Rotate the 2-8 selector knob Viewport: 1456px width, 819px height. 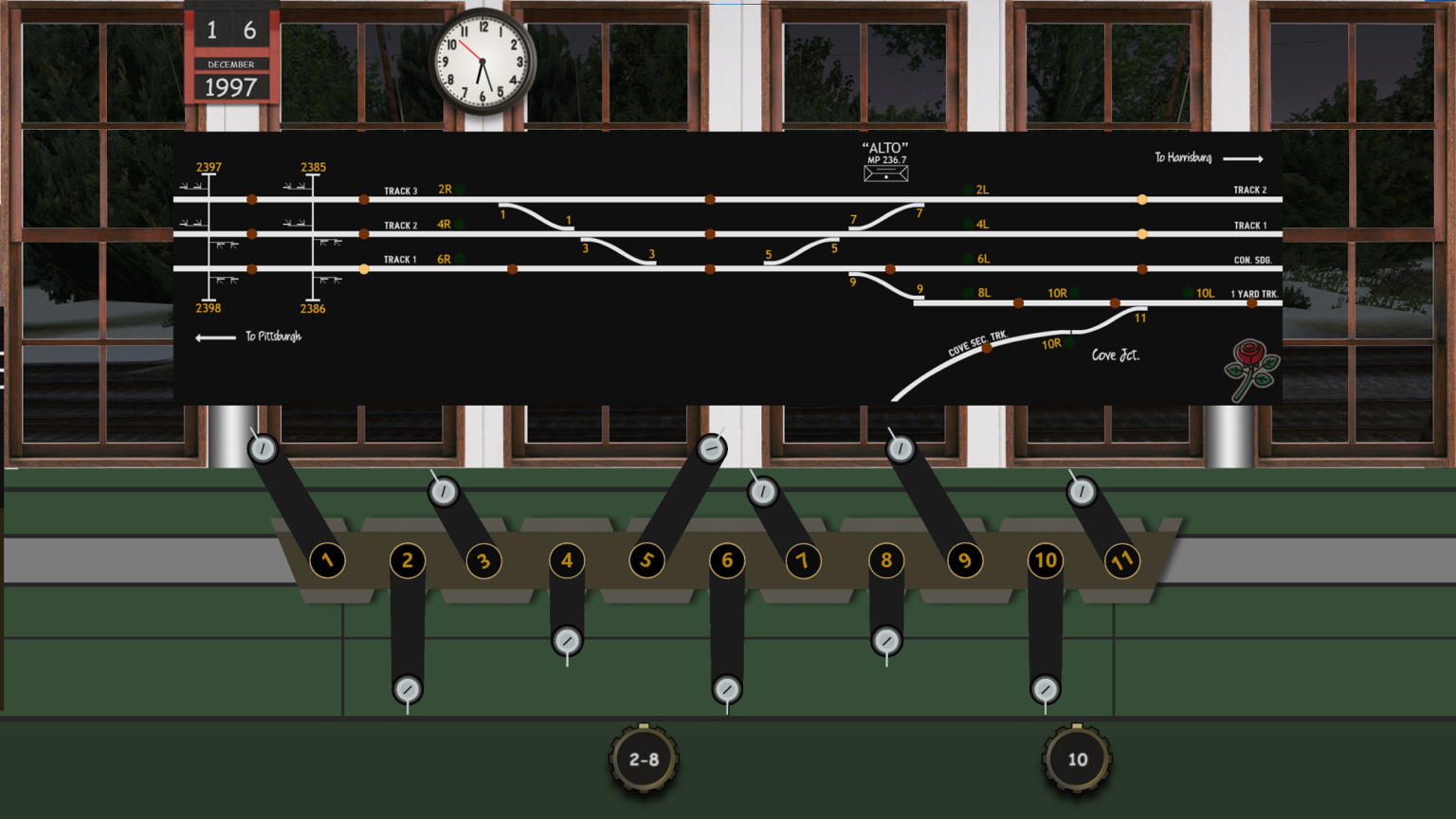[x=643, y=758]
